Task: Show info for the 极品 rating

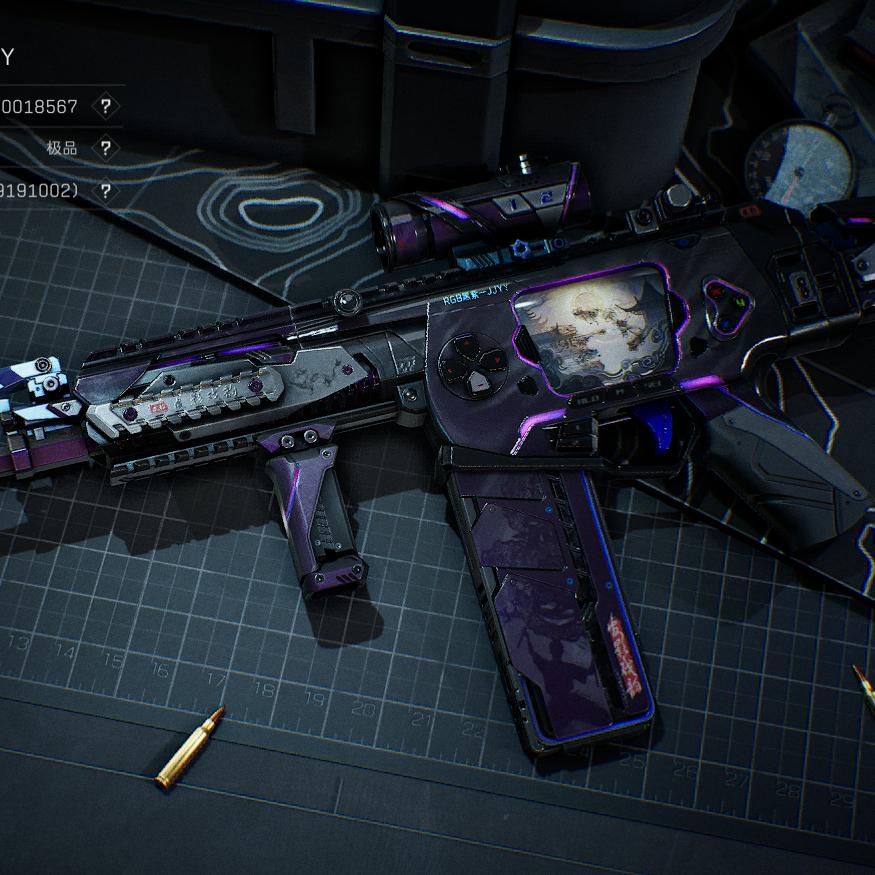Action: coord(105,148)
